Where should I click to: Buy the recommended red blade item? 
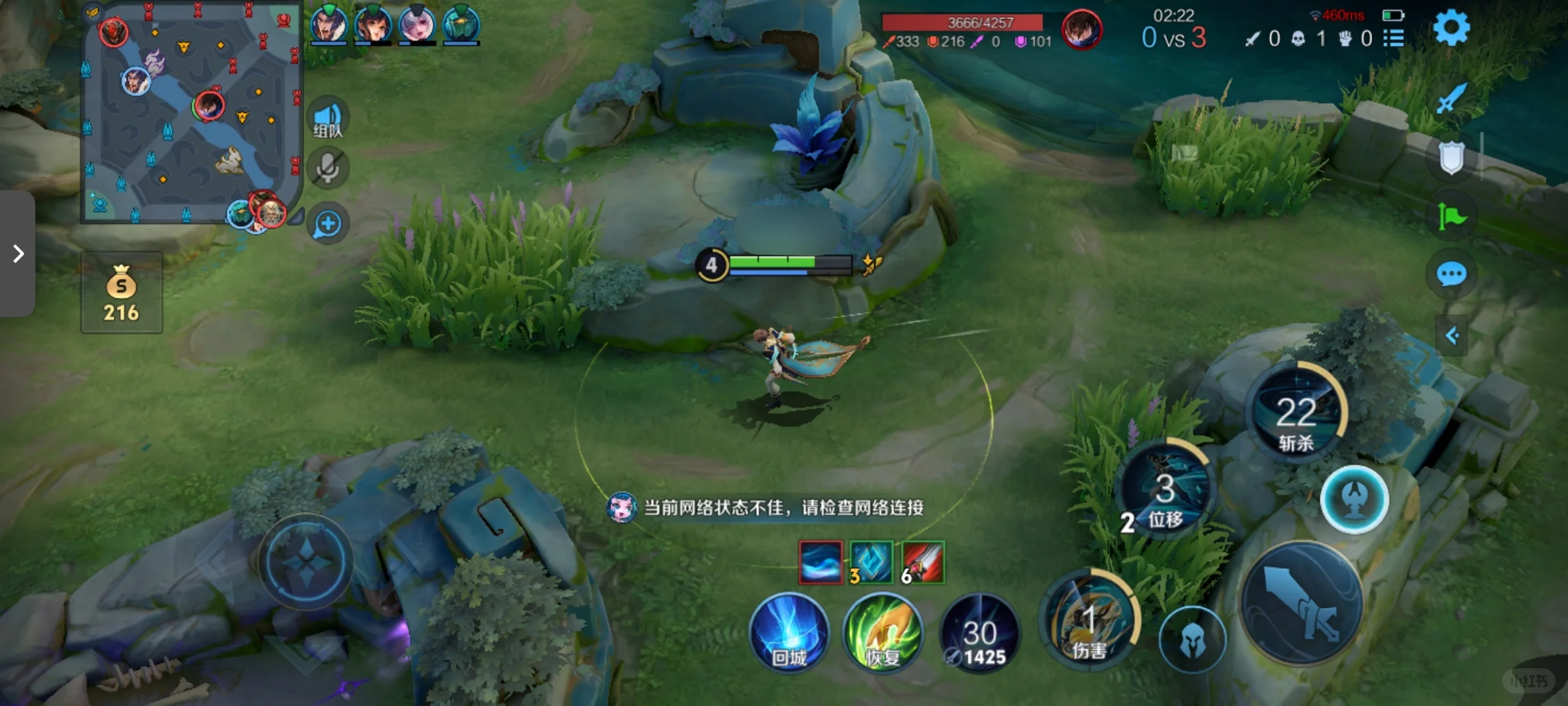point(923,562)
